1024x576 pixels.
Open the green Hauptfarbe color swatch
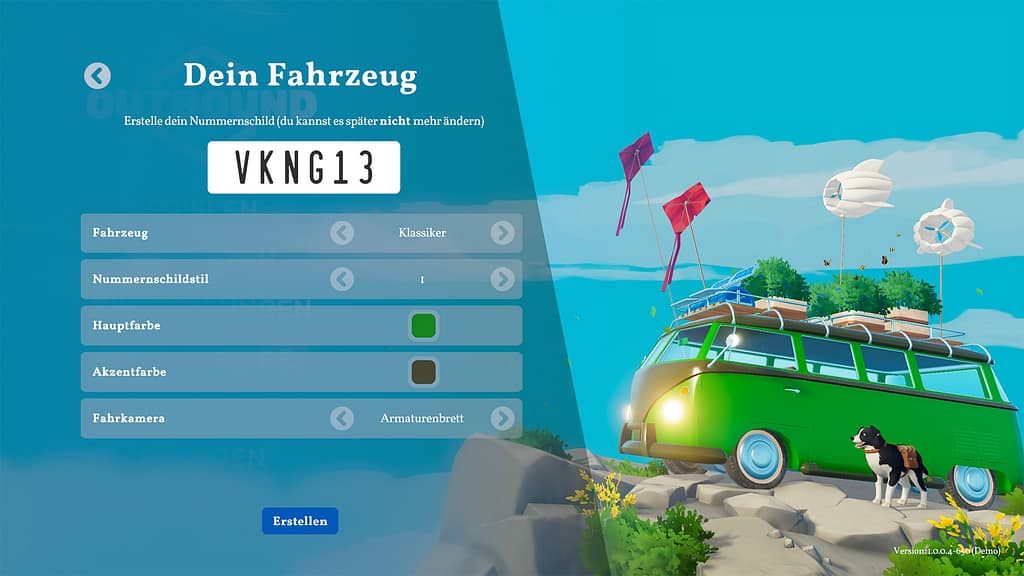423,325
